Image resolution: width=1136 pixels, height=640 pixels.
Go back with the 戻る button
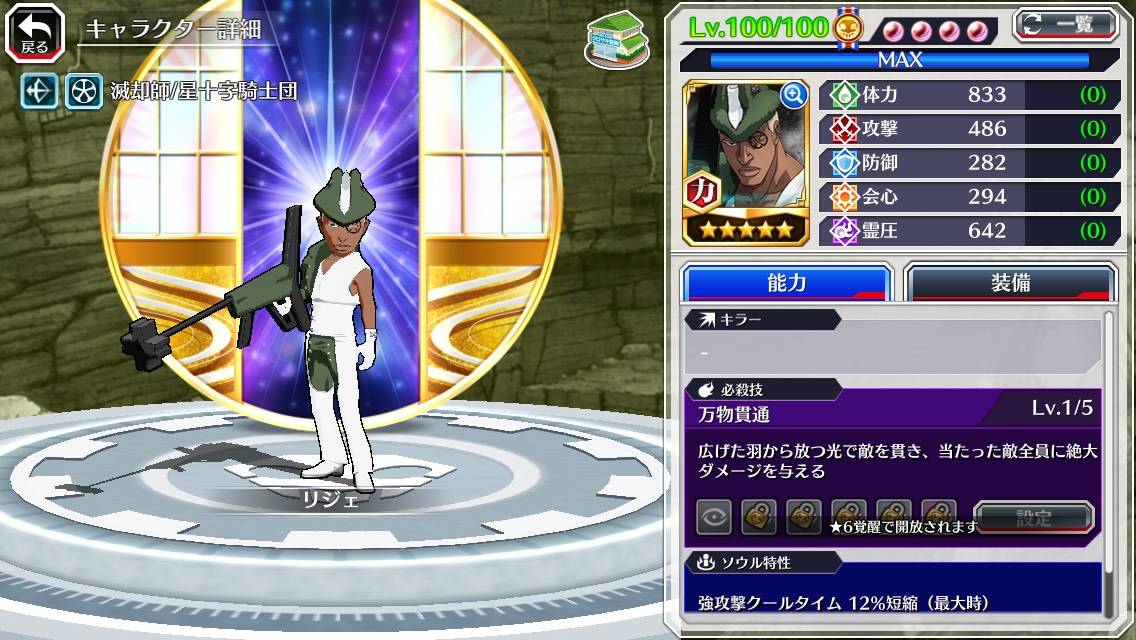point(34,33)
